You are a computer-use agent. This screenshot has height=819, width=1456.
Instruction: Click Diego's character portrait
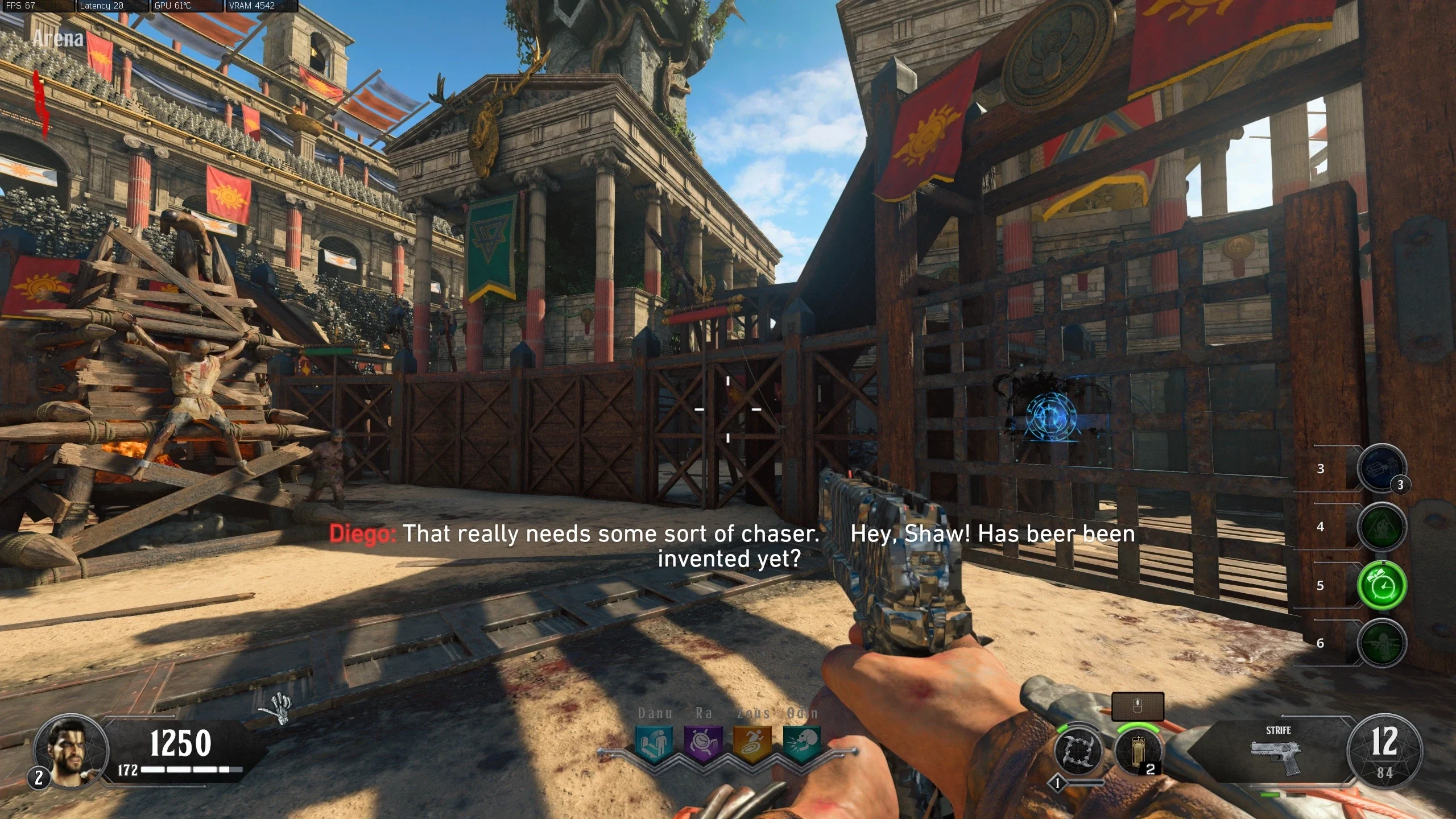coord(71,751)
